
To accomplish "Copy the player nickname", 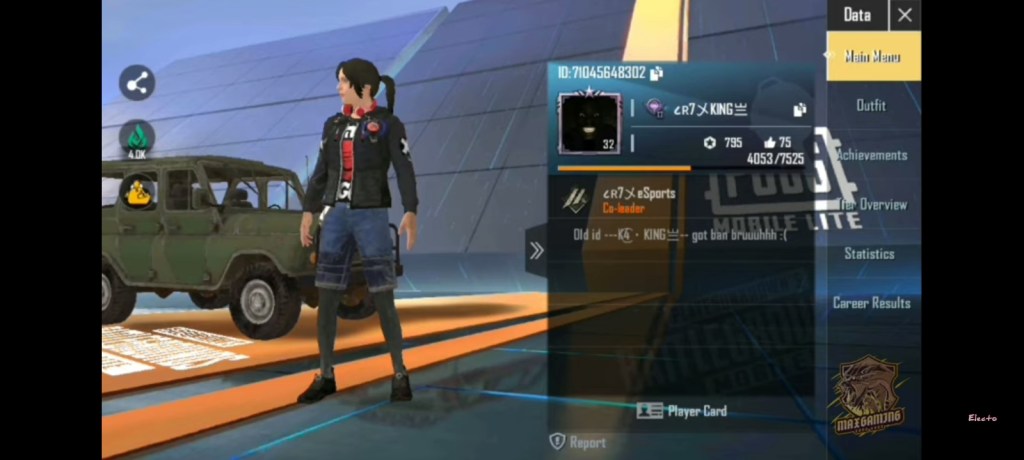I will tap(799, 110).
